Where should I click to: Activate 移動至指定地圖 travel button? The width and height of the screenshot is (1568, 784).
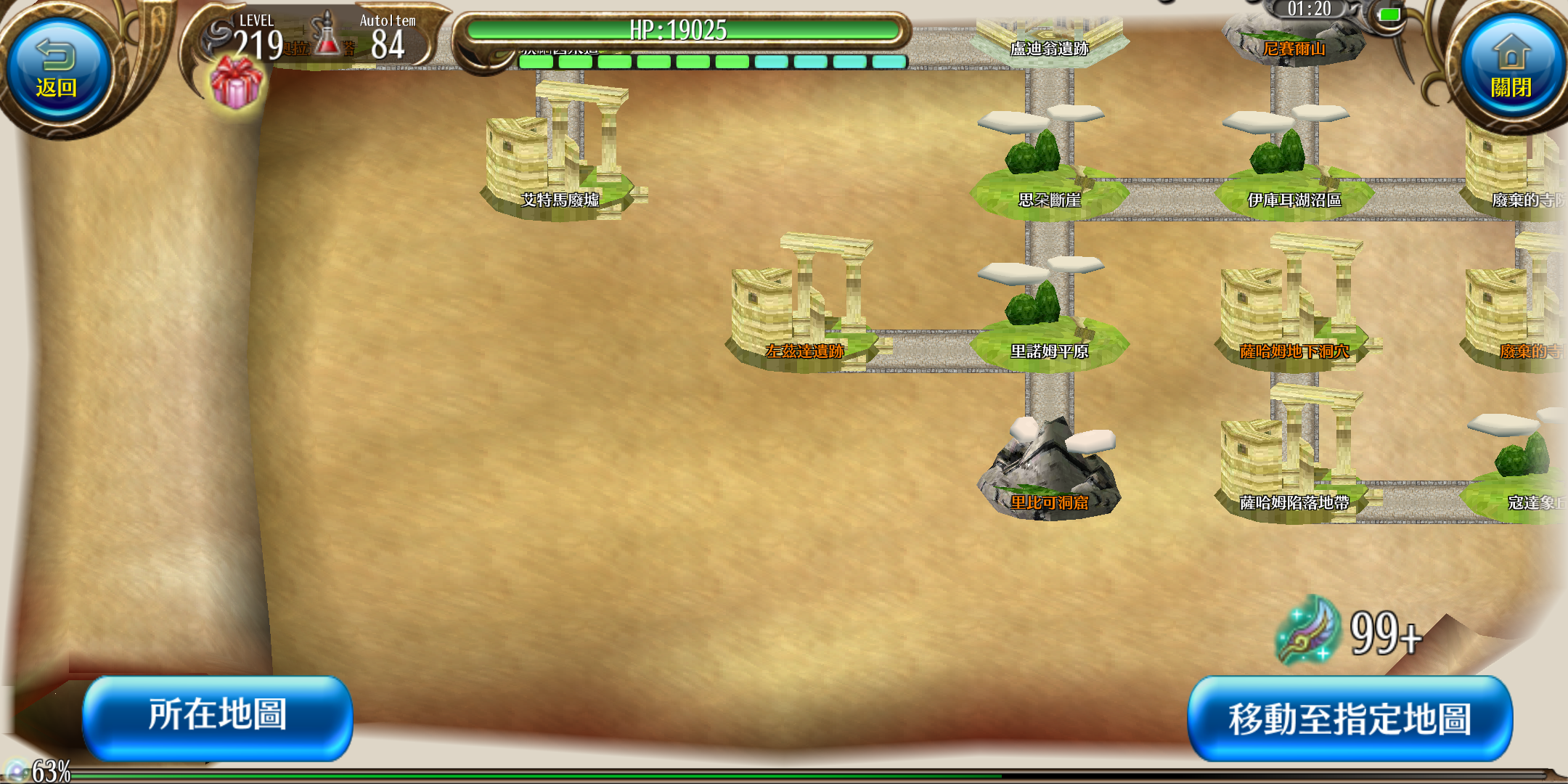tap(1349, 719)
